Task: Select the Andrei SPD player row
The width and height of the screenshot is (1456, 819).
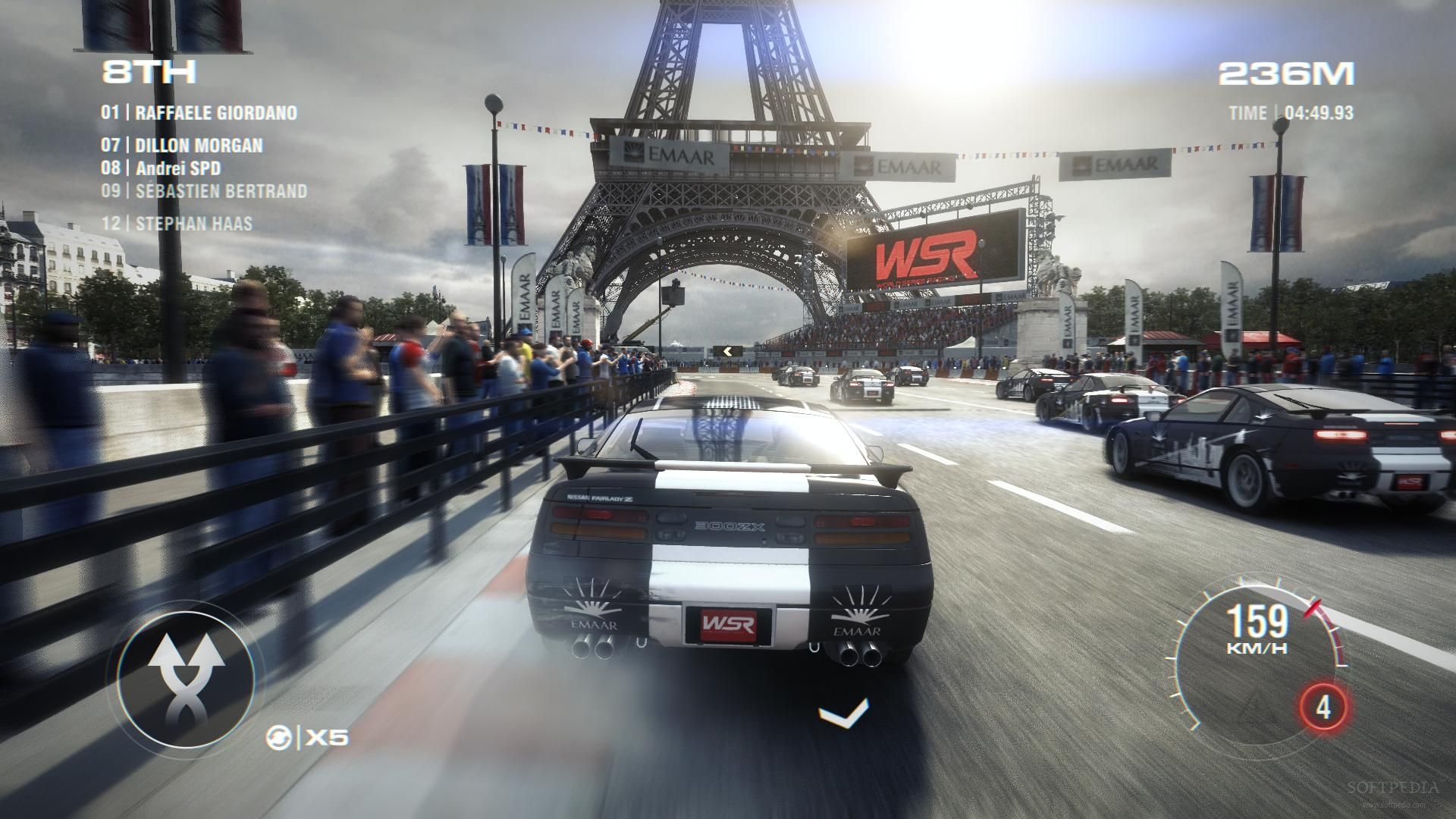Action: 161,168
